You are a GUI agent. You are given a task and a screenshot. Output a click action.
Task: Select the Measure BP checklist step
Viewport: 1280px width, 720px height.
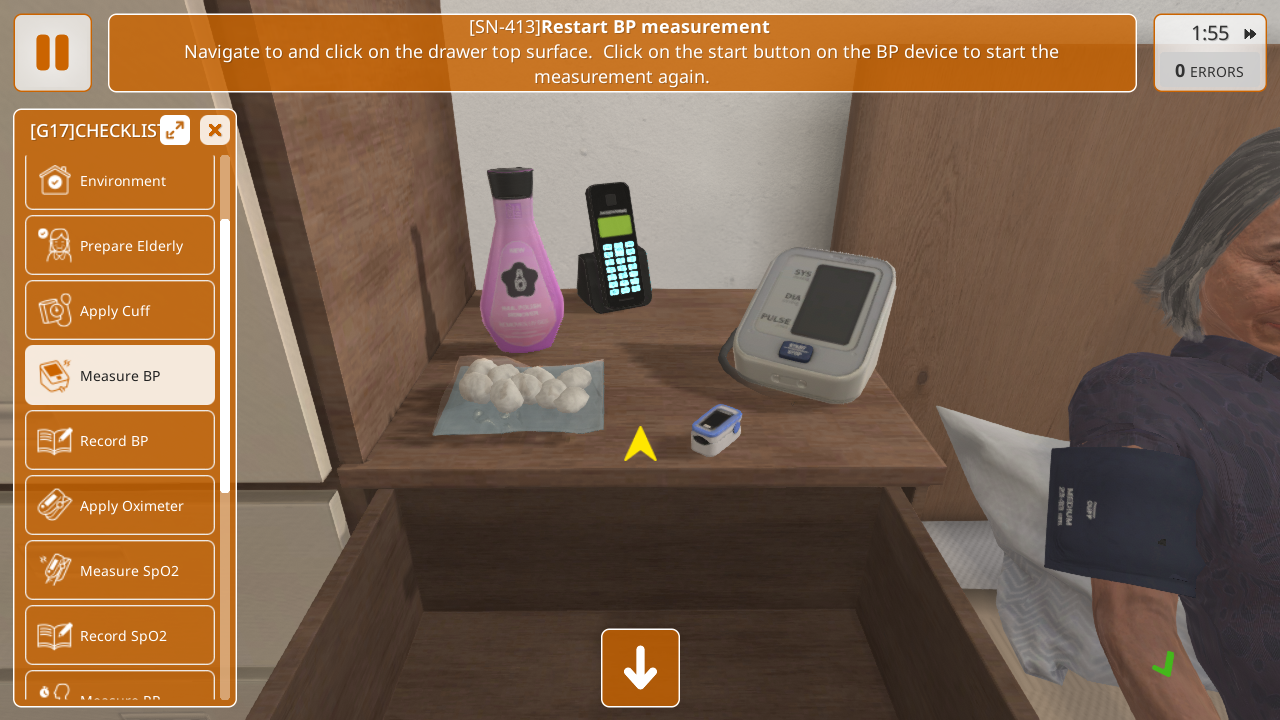pyautogui.click(x=120, y=376)
